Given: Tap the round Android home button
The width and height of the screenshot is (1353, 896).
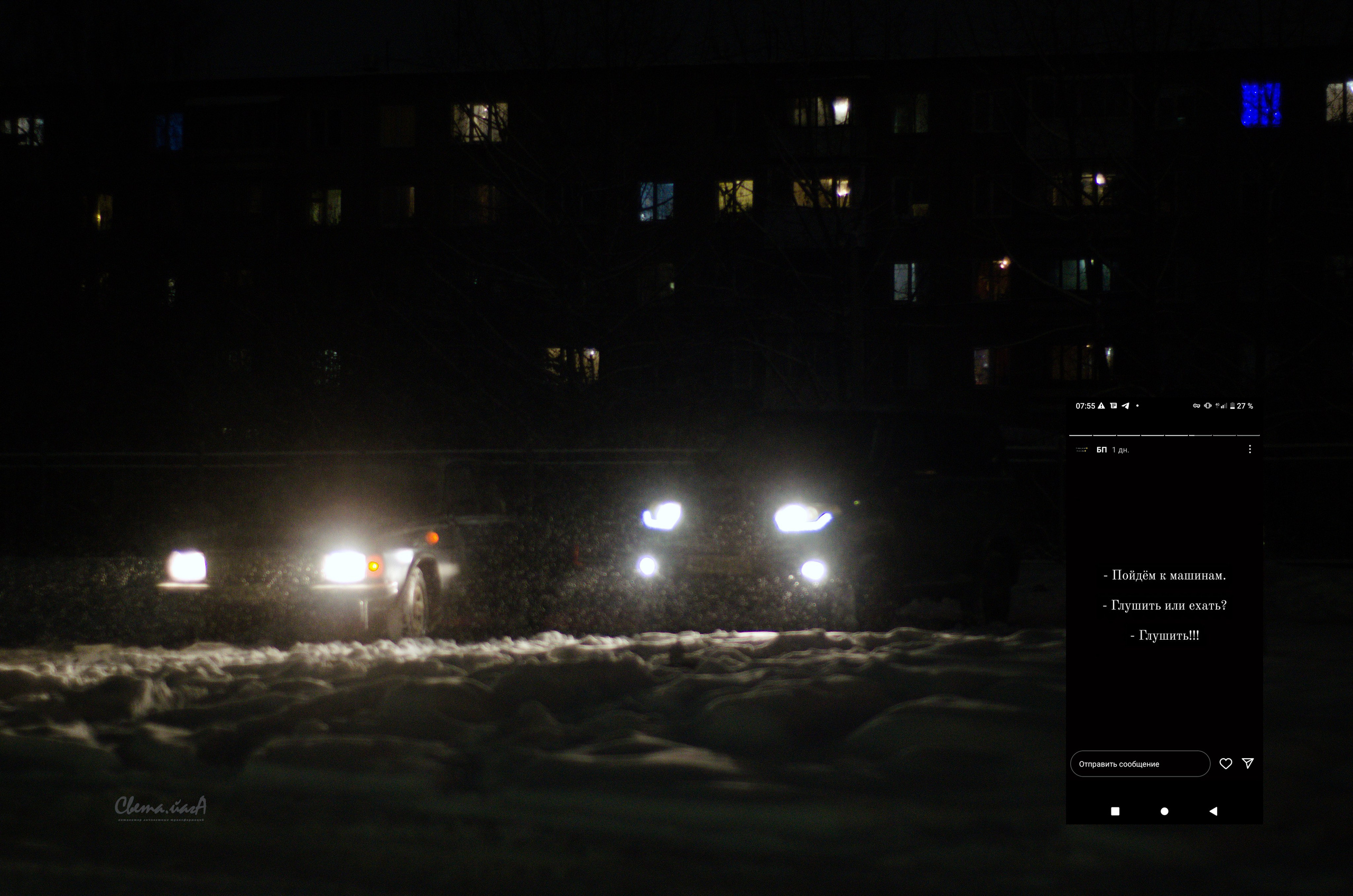Looking at the screenshot, I should click(x=1164, y=811).
